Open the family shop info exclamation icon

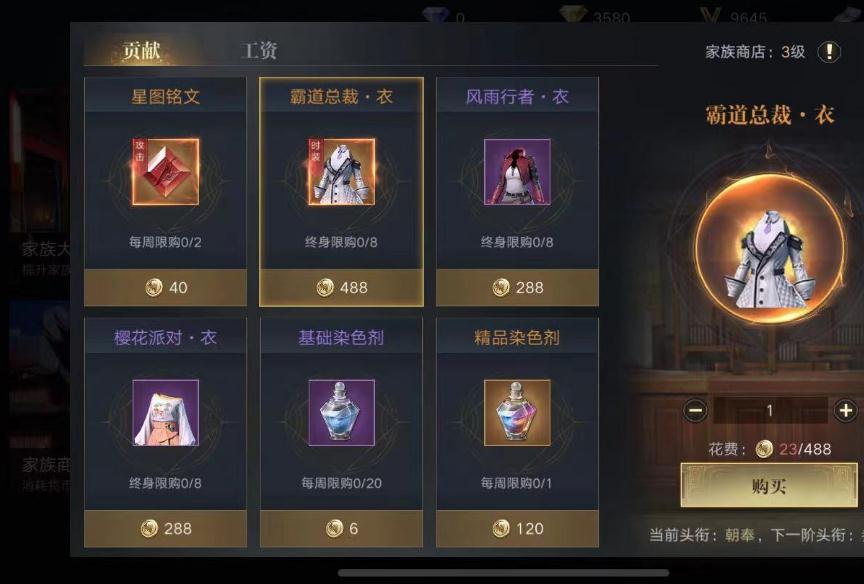click(x=829, y=52)
